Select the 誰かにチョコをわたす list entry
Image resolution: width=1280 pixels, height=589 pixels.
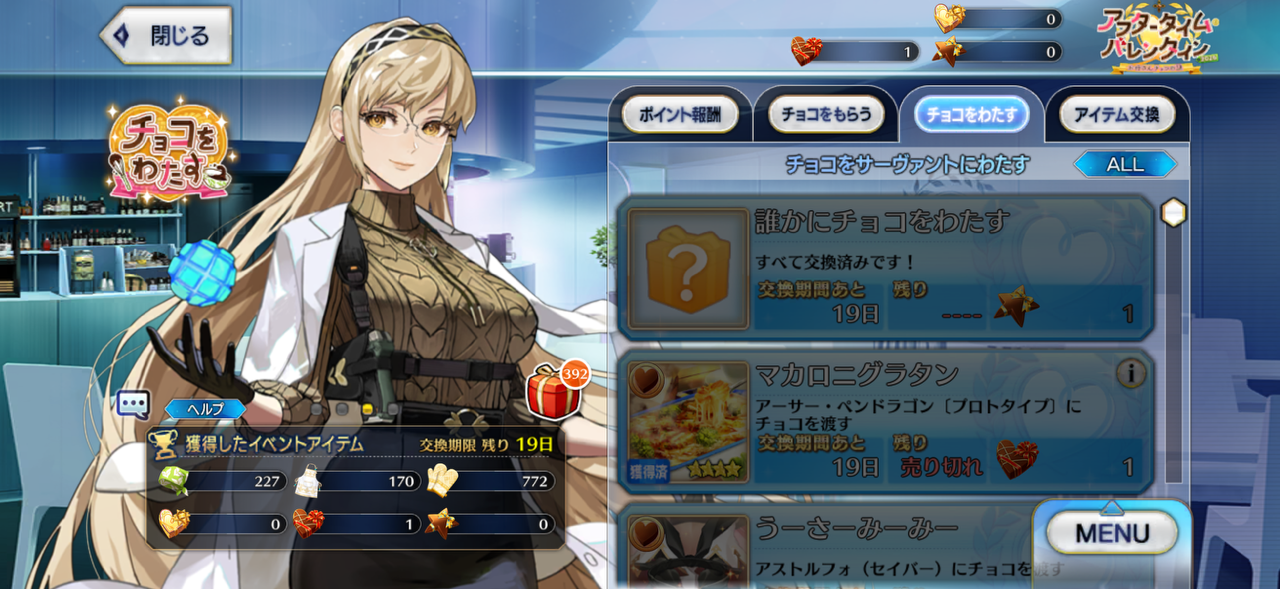pos(885,268)
